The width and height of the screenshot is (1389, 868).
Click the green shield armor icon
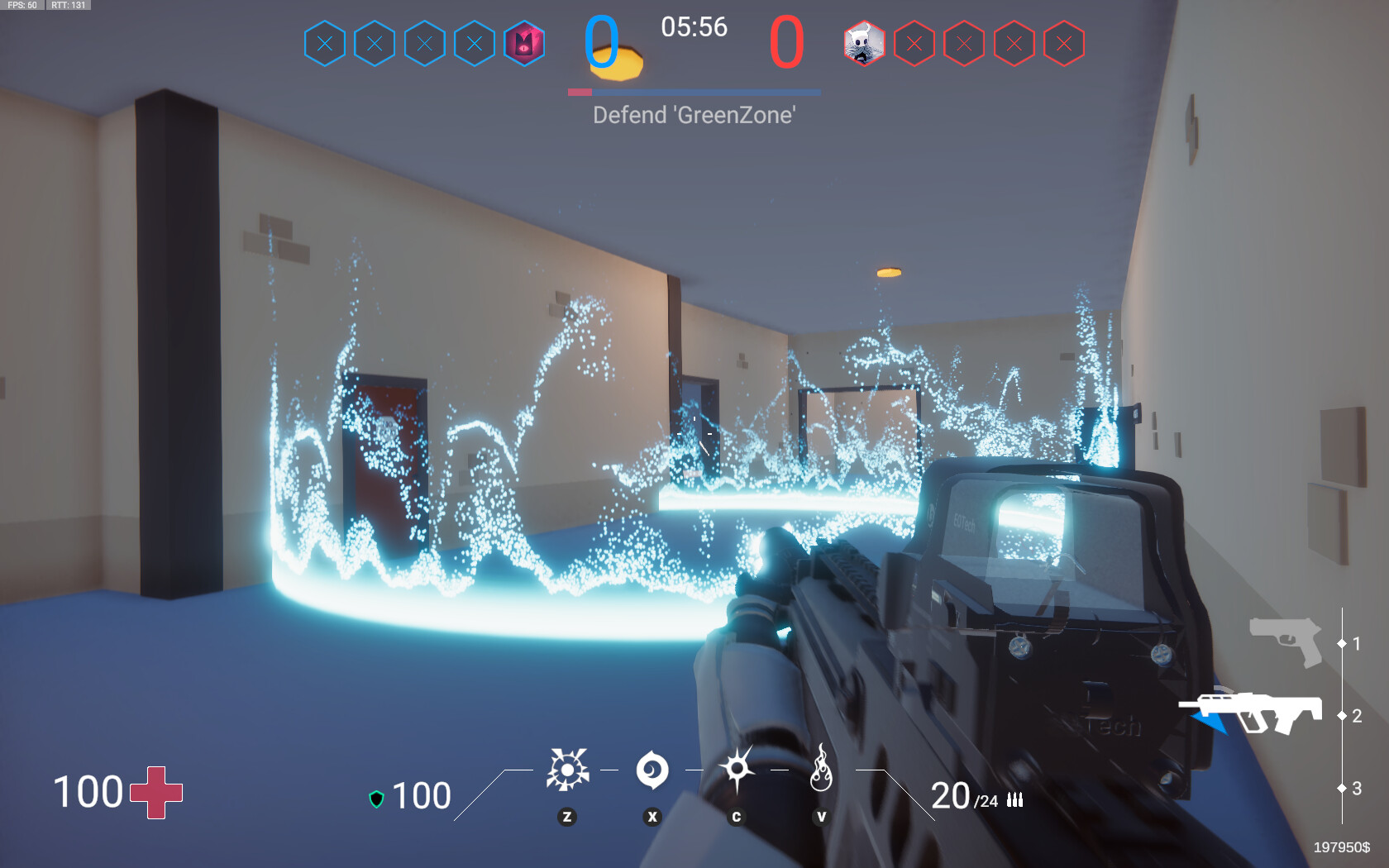point(377,796)
